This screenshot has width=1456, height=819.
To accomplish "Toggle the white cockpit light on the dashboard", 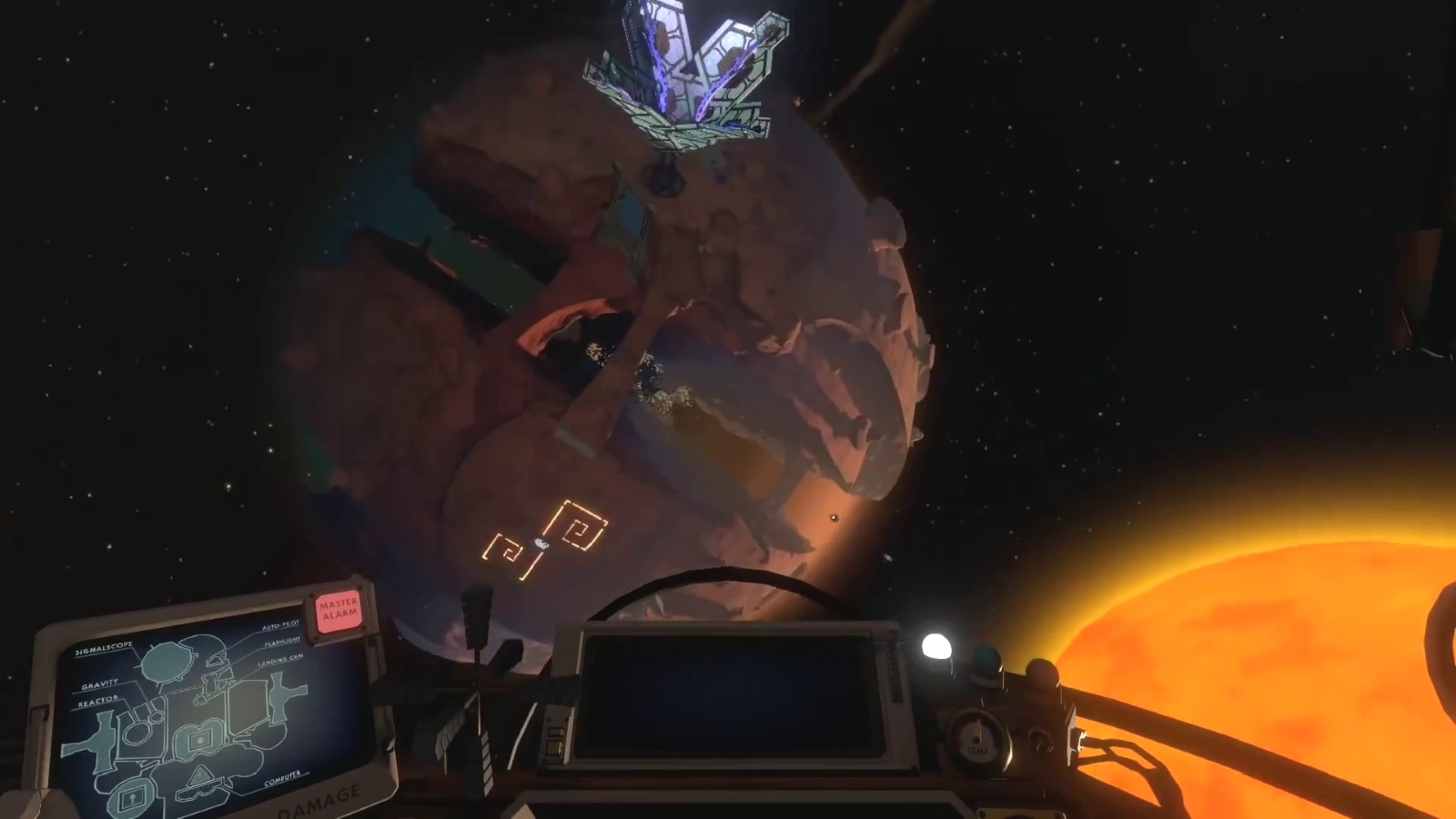I will (935, 645).
